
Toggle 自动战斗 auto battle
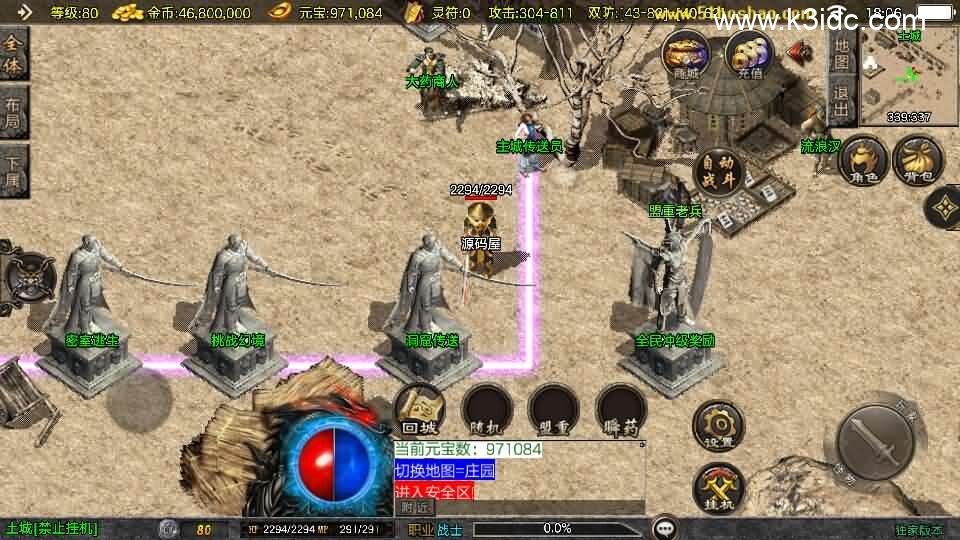point(718,172)
